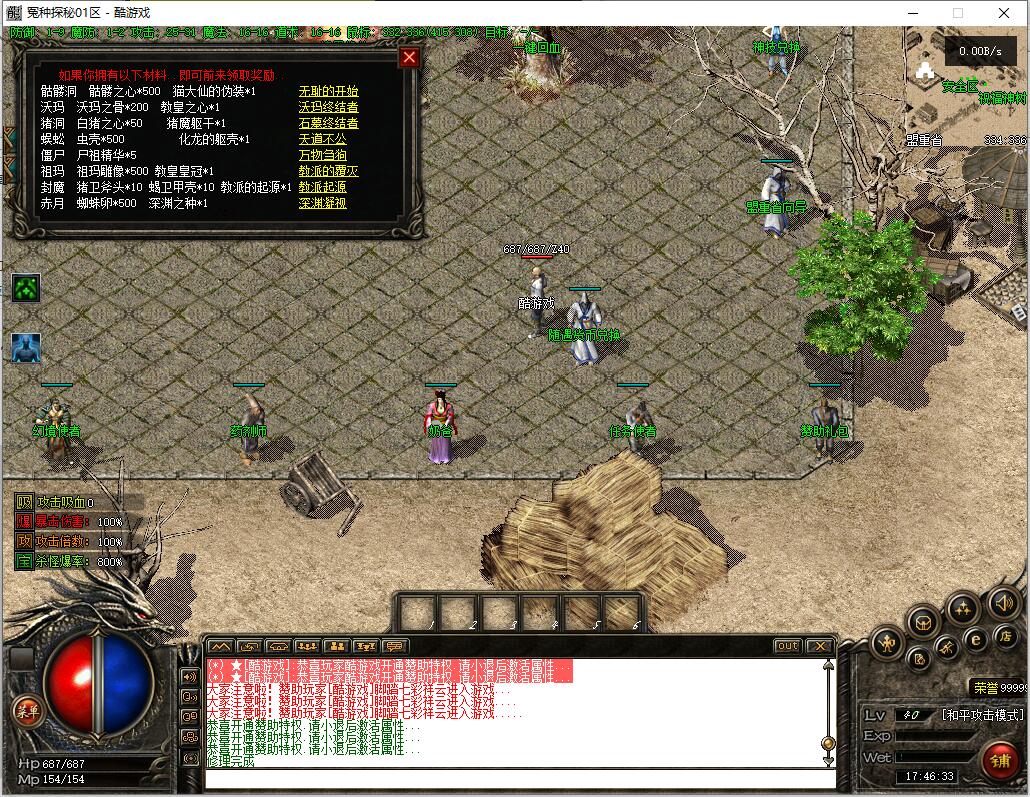The width and height of the screenshot is (1030, 797).
Task: Open the skills sparkle round button
Action: coord(963,608)
